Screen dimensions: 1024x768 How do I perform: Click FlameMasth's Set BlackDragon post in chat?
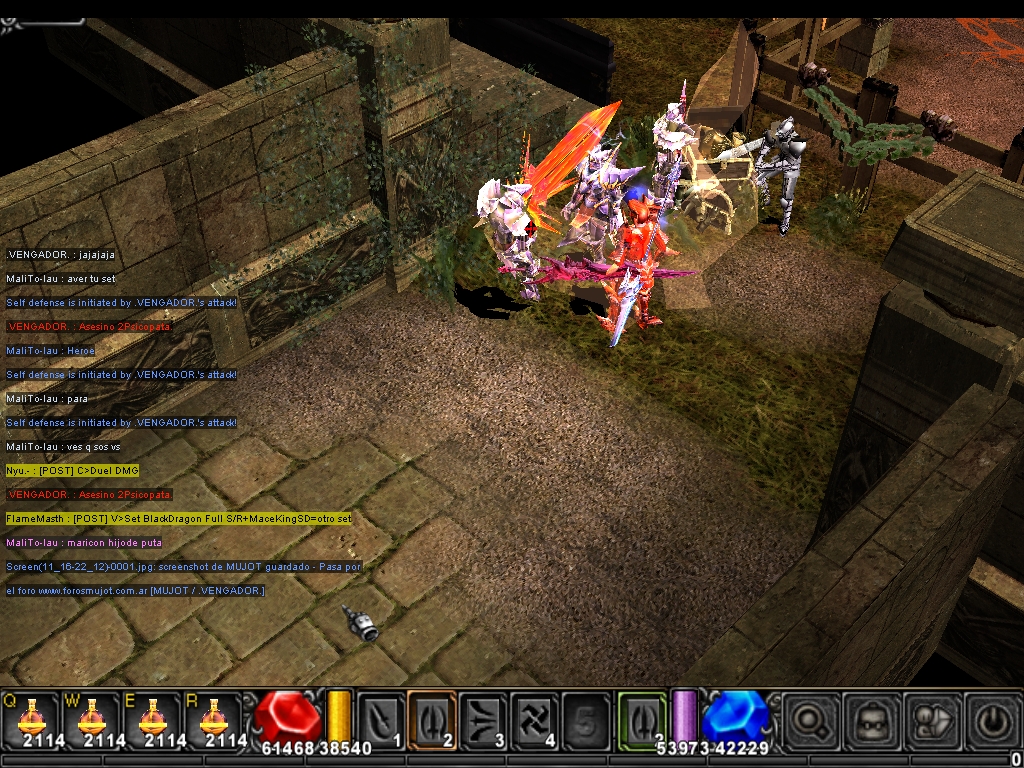coord(179,519)
